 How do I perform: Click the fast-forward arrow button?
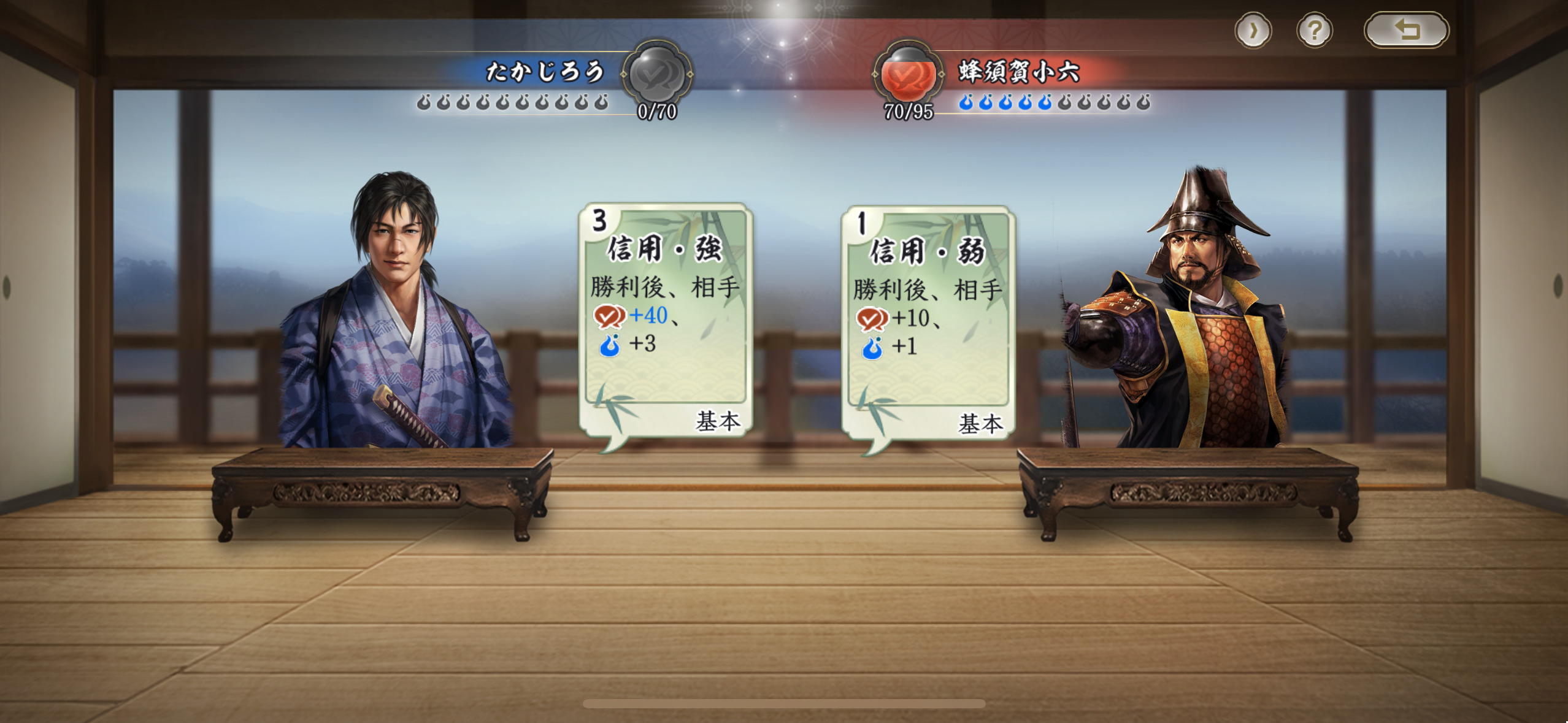1253,30
